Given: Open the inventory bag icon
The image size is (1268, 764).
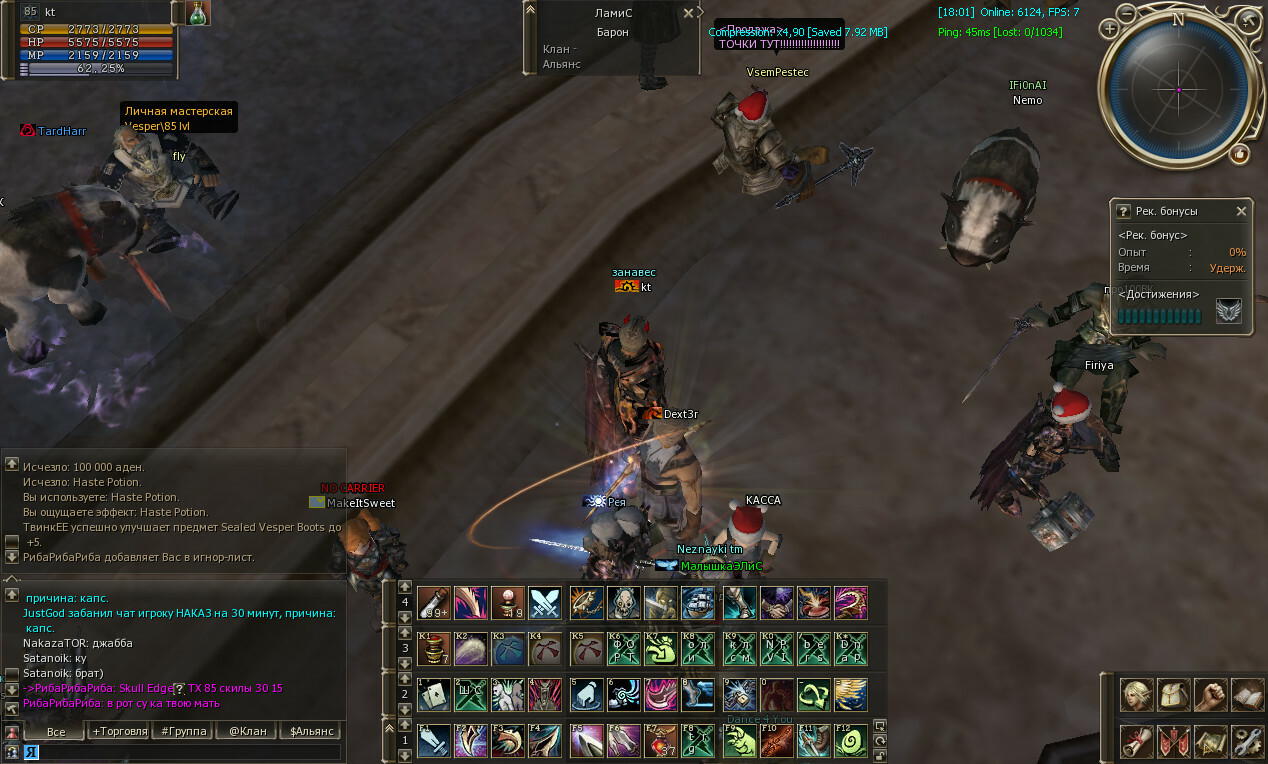Looking at the screenshot, I should click(x=1174, y=695).
